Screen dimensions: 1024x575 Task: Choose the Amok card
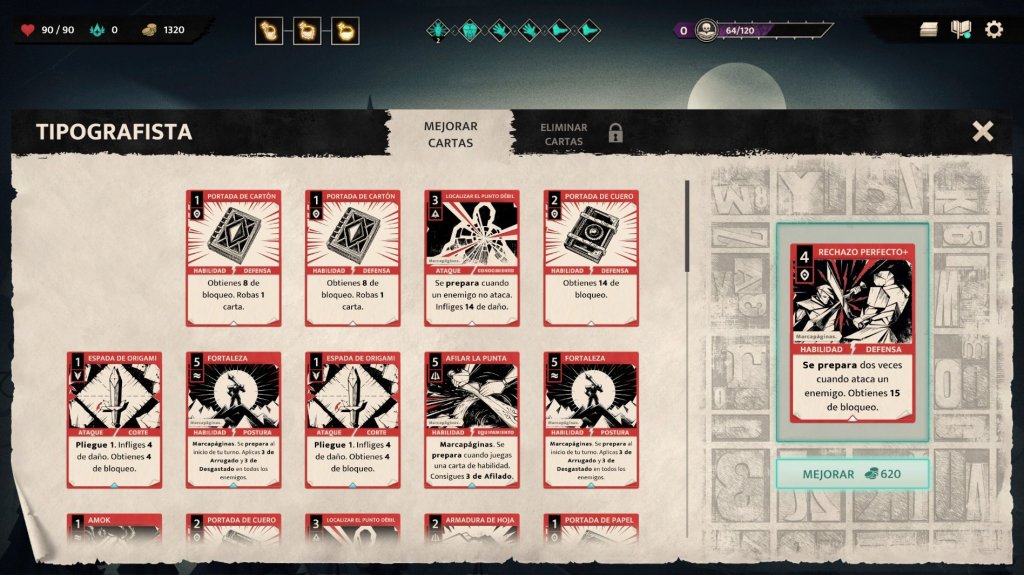[x=114, y=530]
